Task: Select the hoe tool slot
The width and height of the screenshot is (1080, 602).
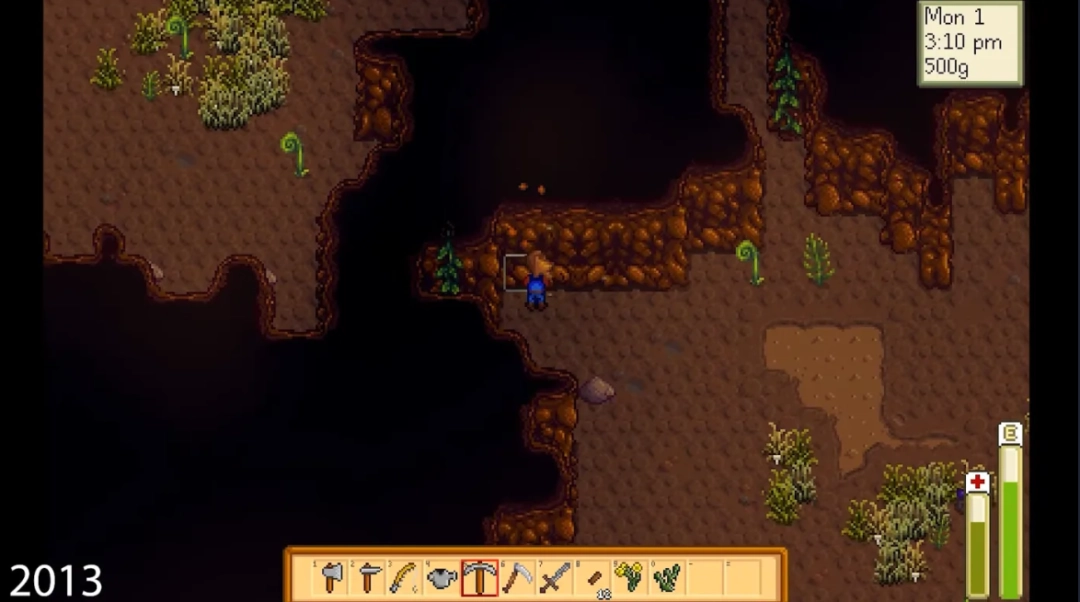Action: 369,577
